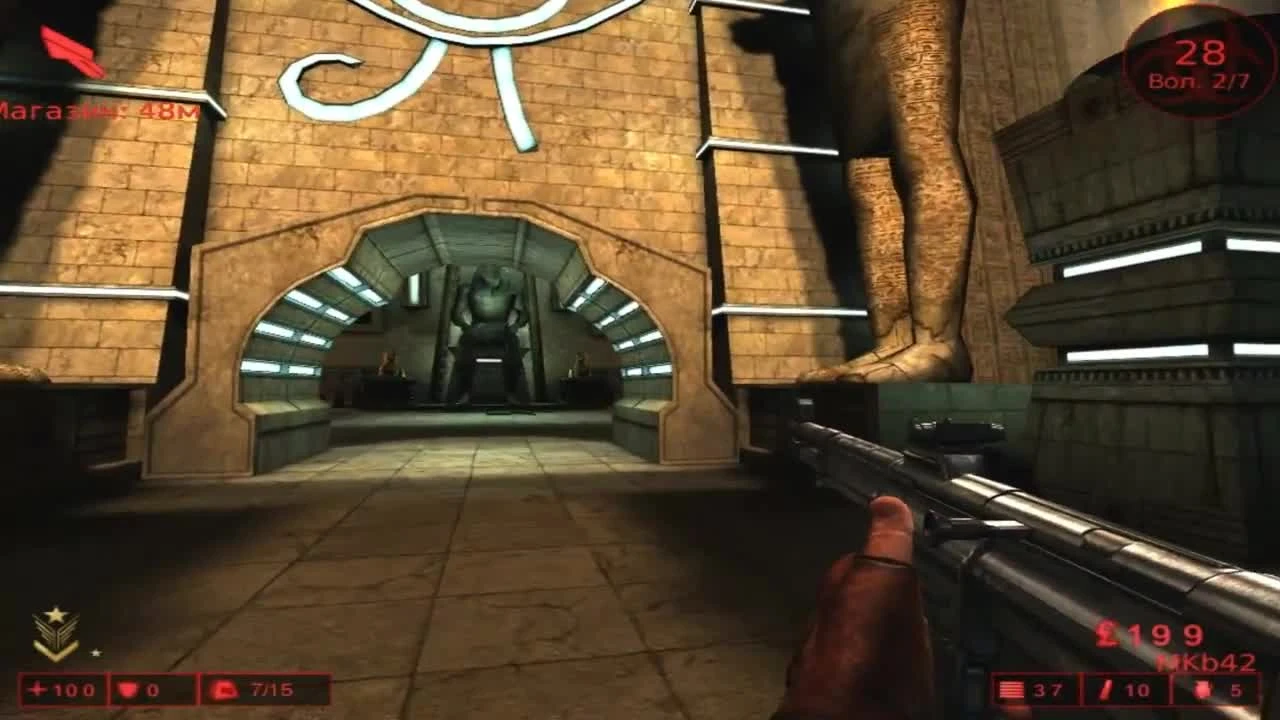Click the star next to the rank badge
Screen dimensions: 1280x720
tap(97, 652)
